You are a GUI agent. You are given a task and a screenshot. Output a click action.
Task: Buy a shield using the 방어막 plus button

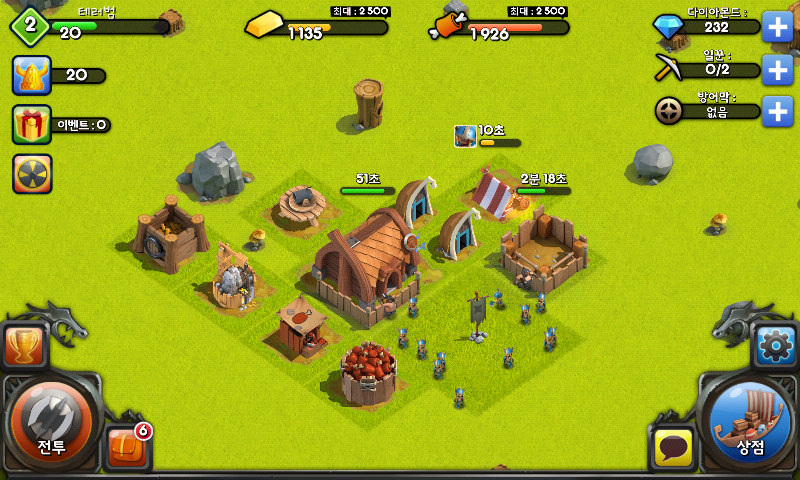(777, 111)
